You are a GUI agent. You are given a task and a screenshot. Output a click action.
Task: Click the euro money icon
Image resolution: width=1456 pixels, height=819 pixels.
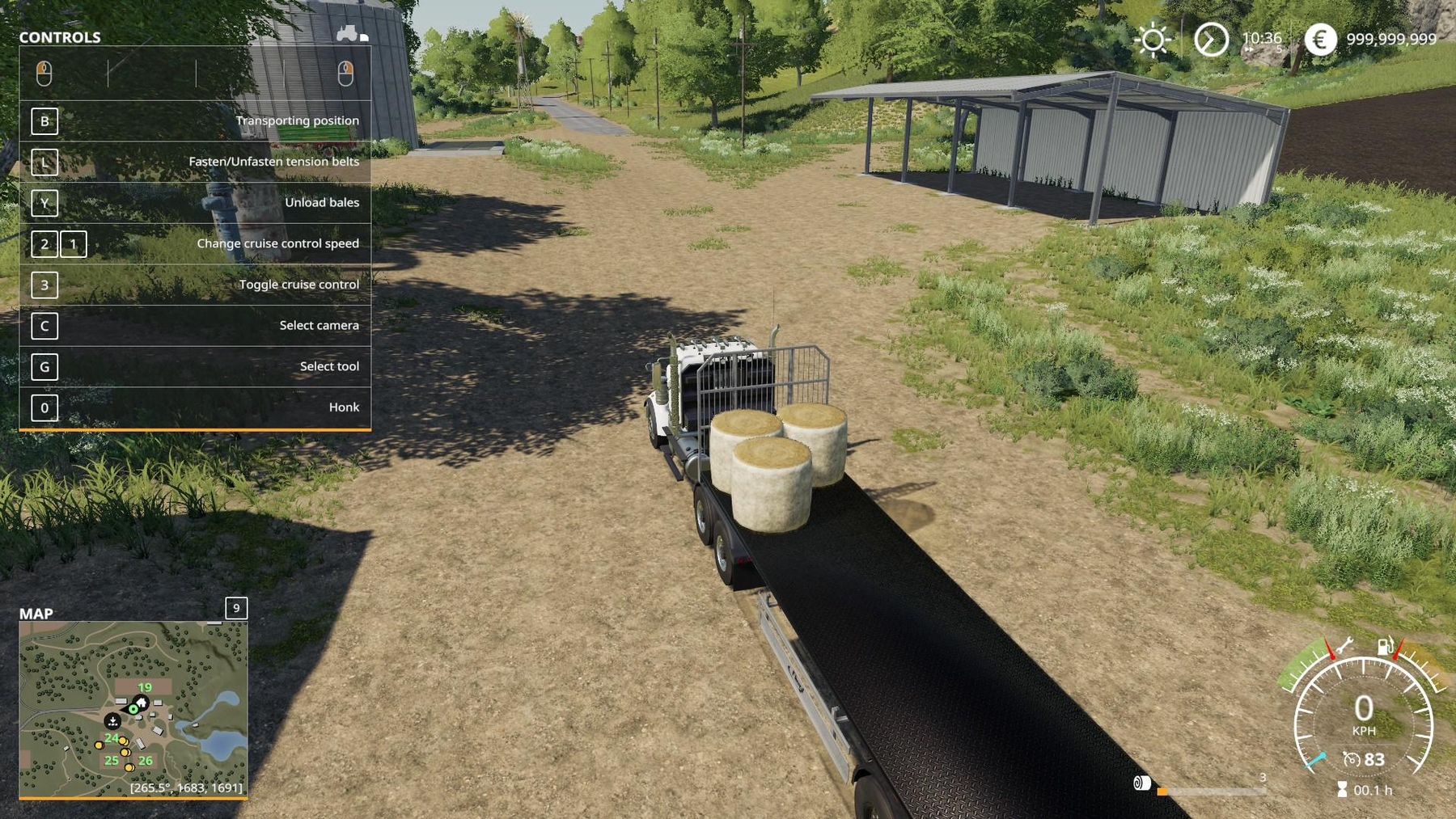coord(1320,40)
